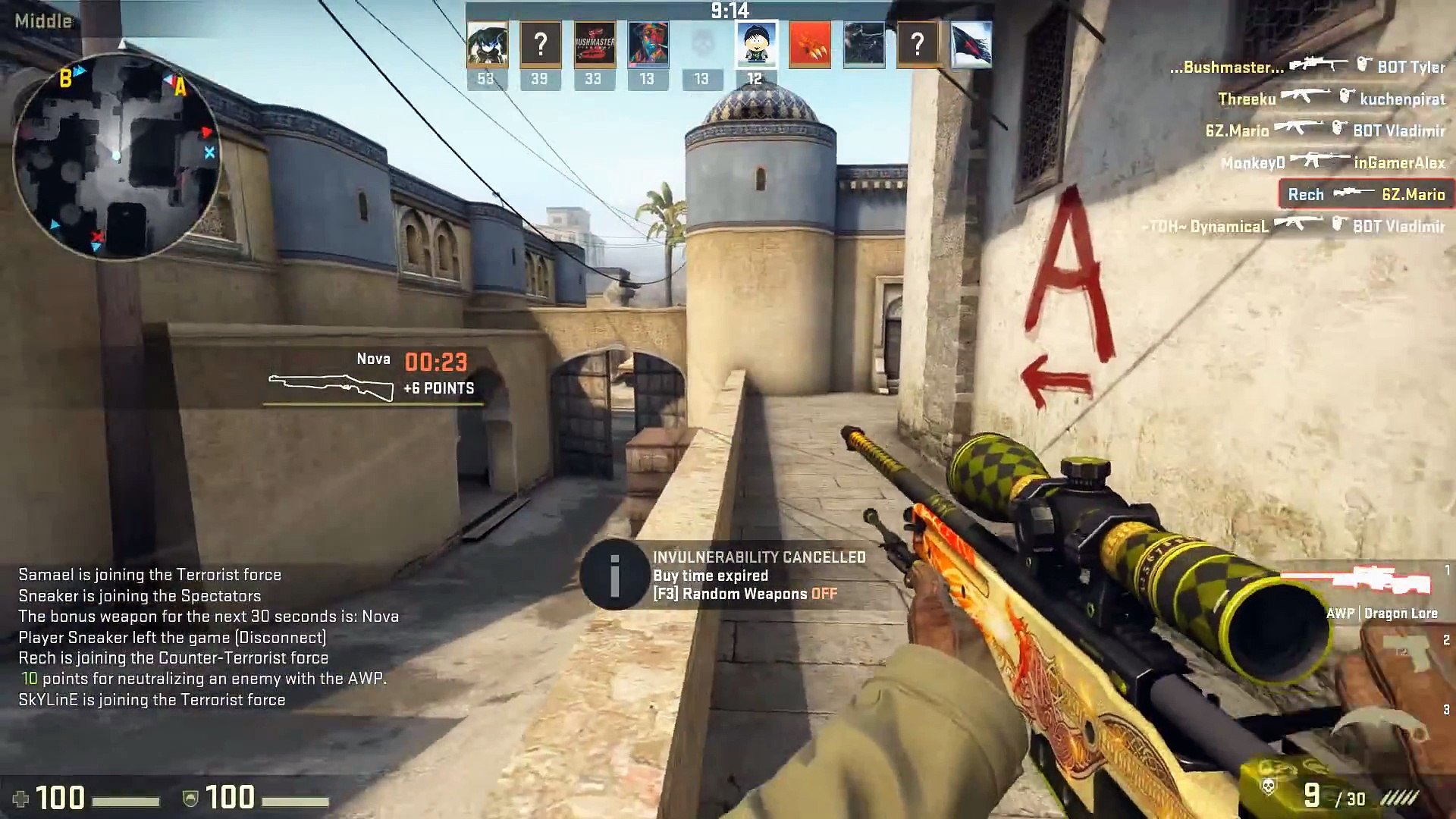
Task: Click the Nova bonus weapon icon
Action: point(331,387)
